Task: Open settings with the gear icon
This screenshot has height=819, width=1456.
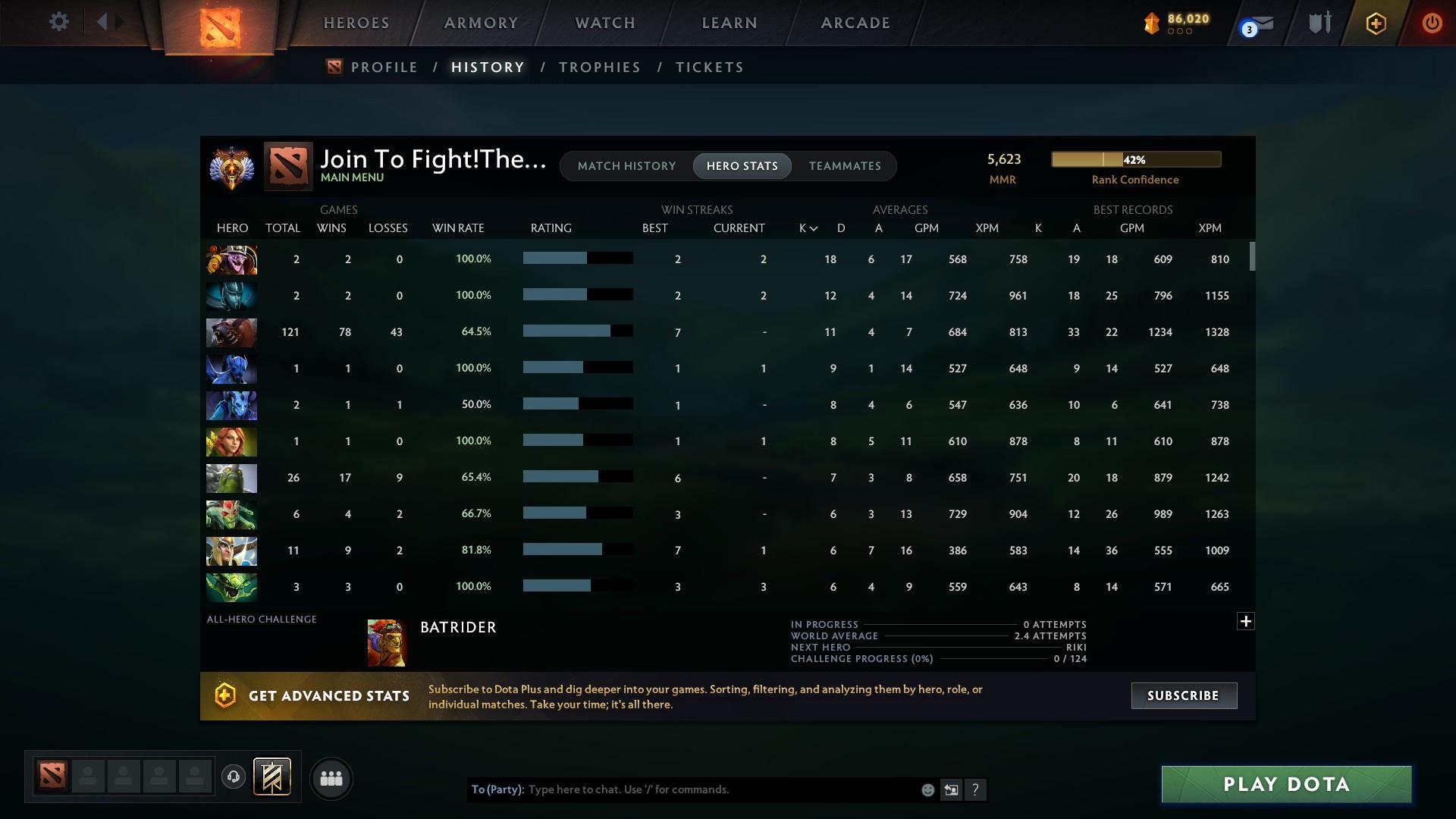Action: click(x=58, y=22)
